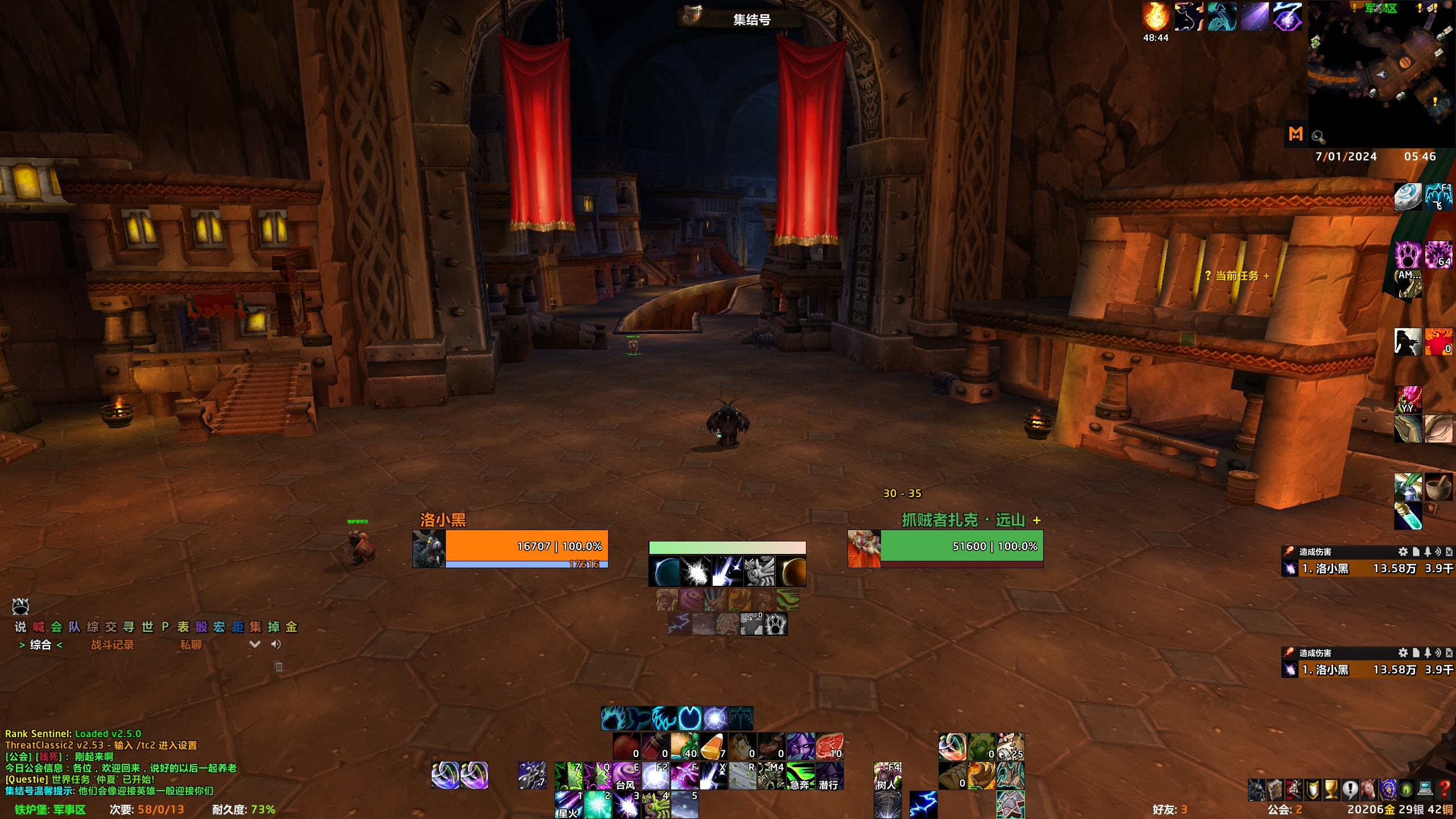This screenshot has height=819, width=1456.
Task: Open the 私聊 whisper chat tab
Action: coord(191,644)
